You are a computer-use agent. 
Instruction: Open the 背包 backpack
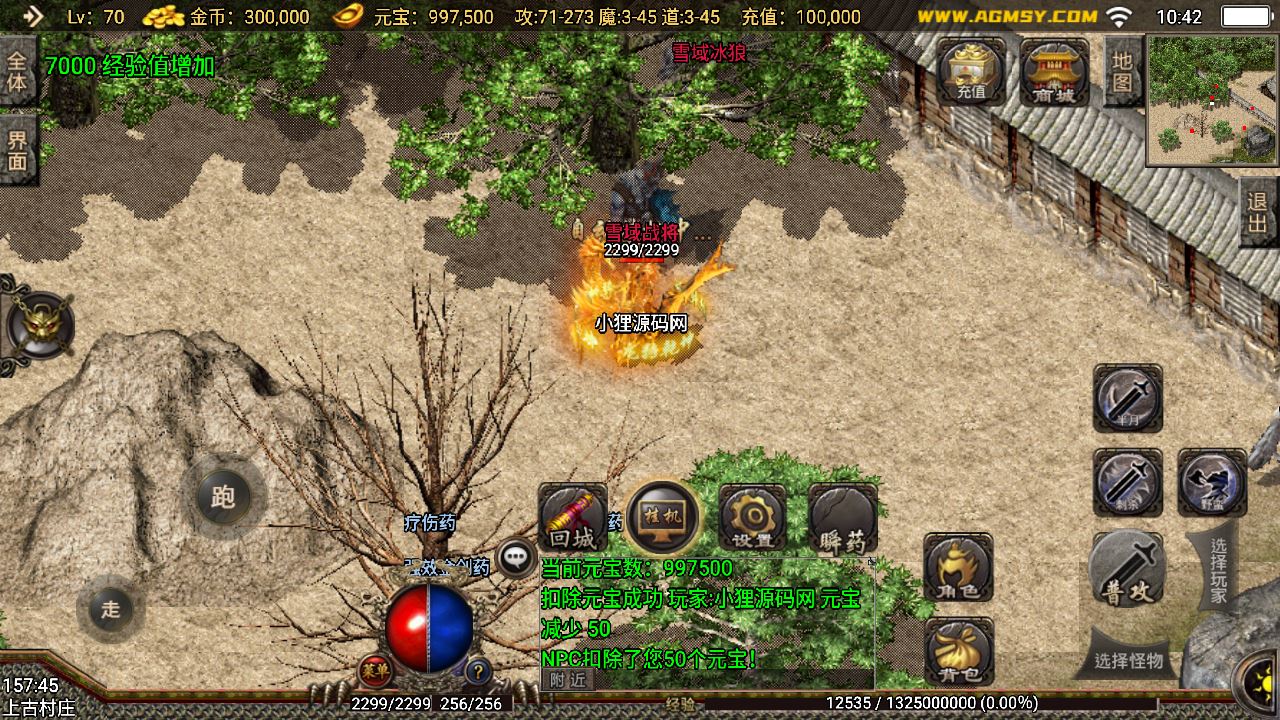coord(958,651)
